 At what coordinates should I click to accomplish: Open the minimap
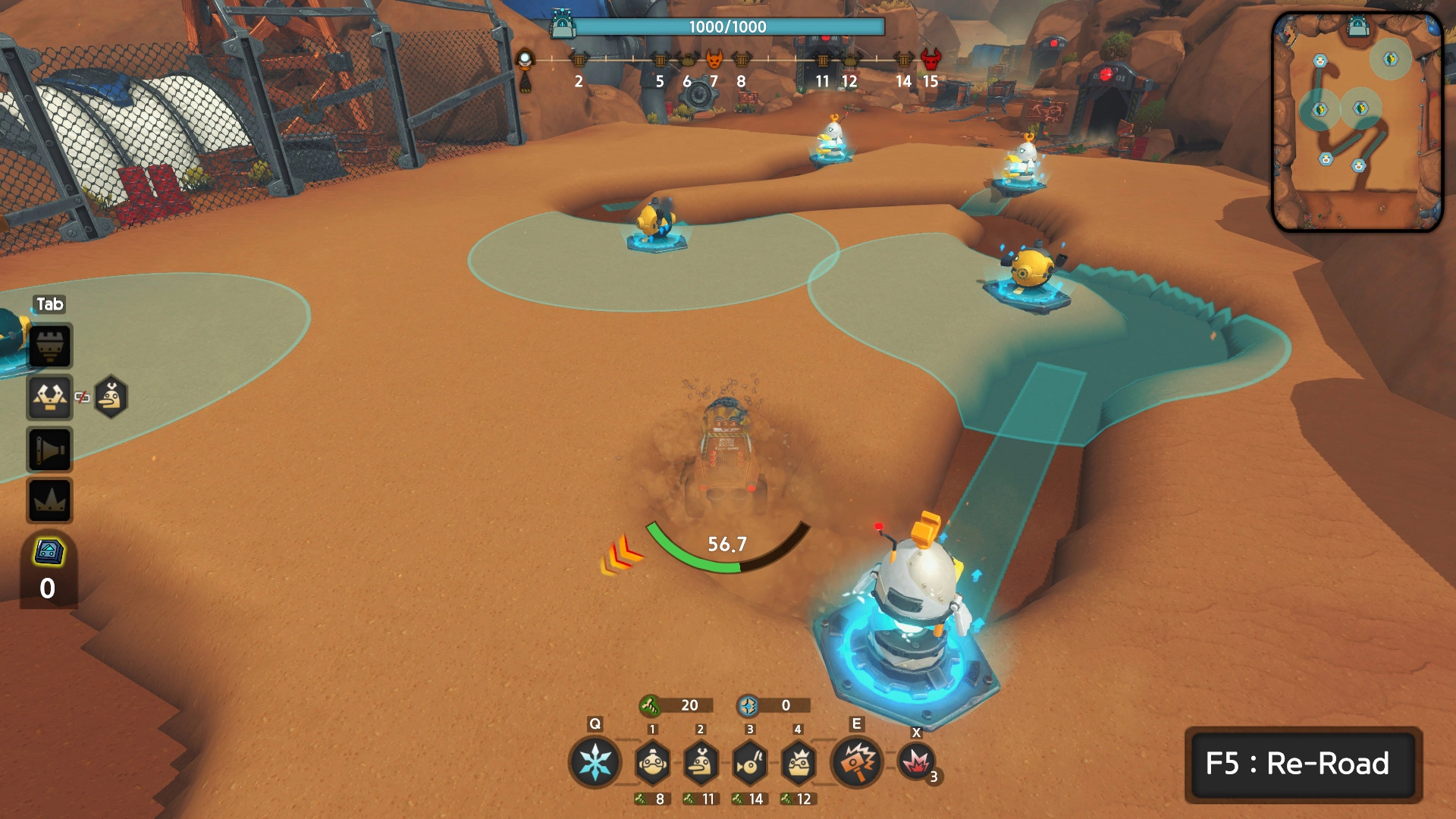[x=1357, y=121]
